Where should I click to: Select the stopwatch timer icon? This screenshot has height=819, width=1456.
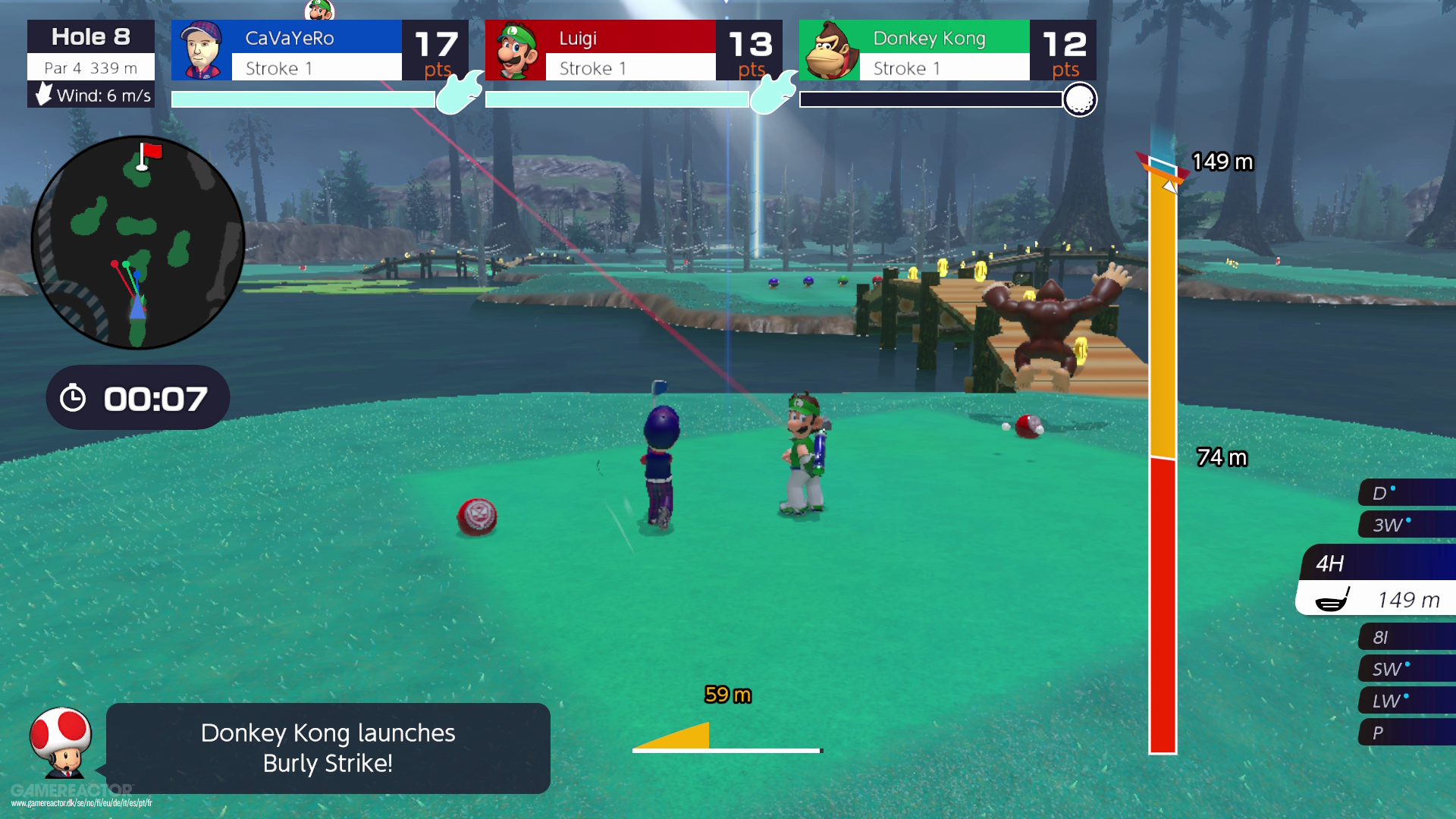tap(74, 397)
